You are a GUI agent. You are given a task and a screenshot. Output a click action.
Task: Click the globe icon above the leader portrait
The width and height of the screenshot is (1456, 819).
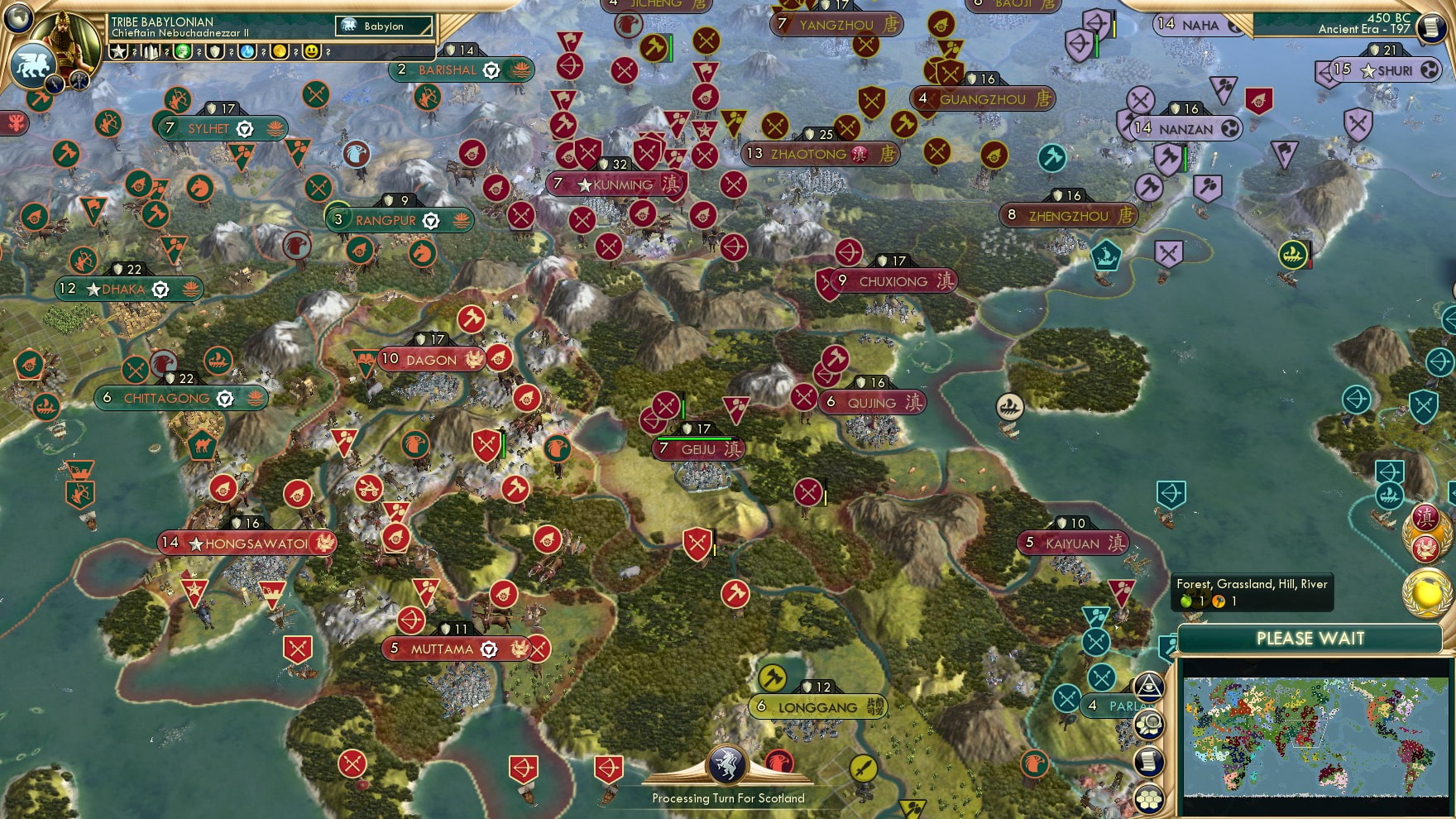17,18
